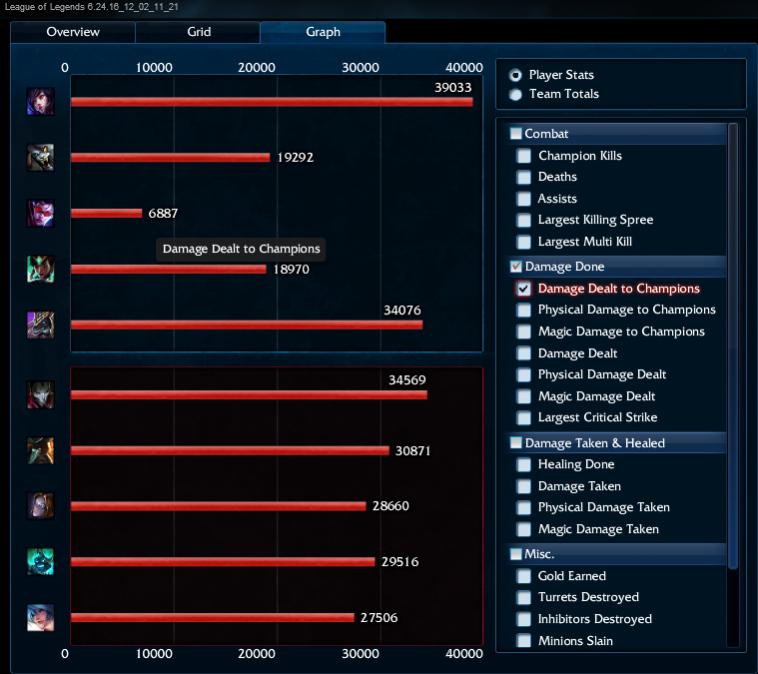Check the Healing Done box

[524, 465]
